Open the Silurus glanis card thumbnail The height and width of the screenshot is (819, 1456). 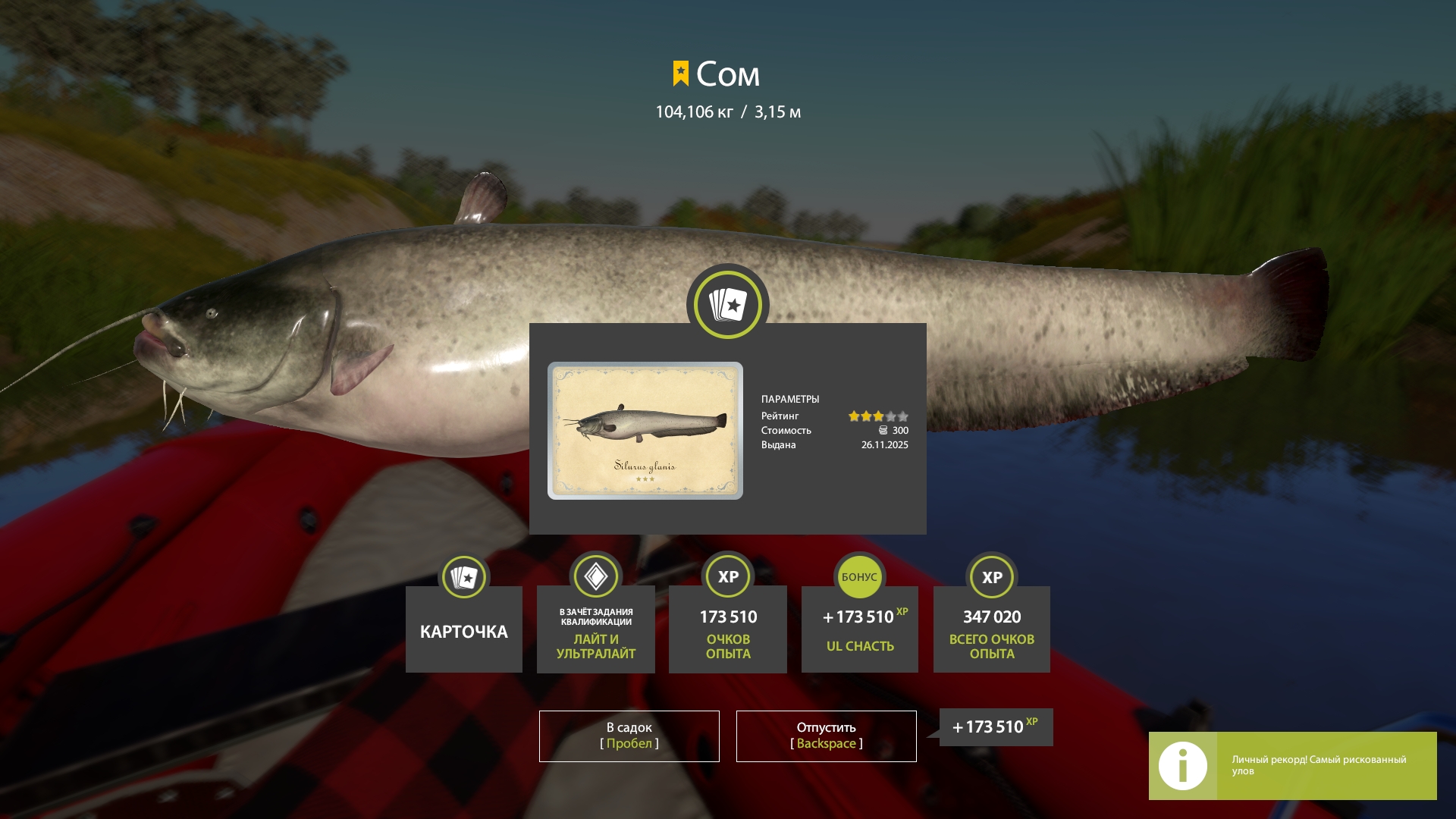coord(645,430)
